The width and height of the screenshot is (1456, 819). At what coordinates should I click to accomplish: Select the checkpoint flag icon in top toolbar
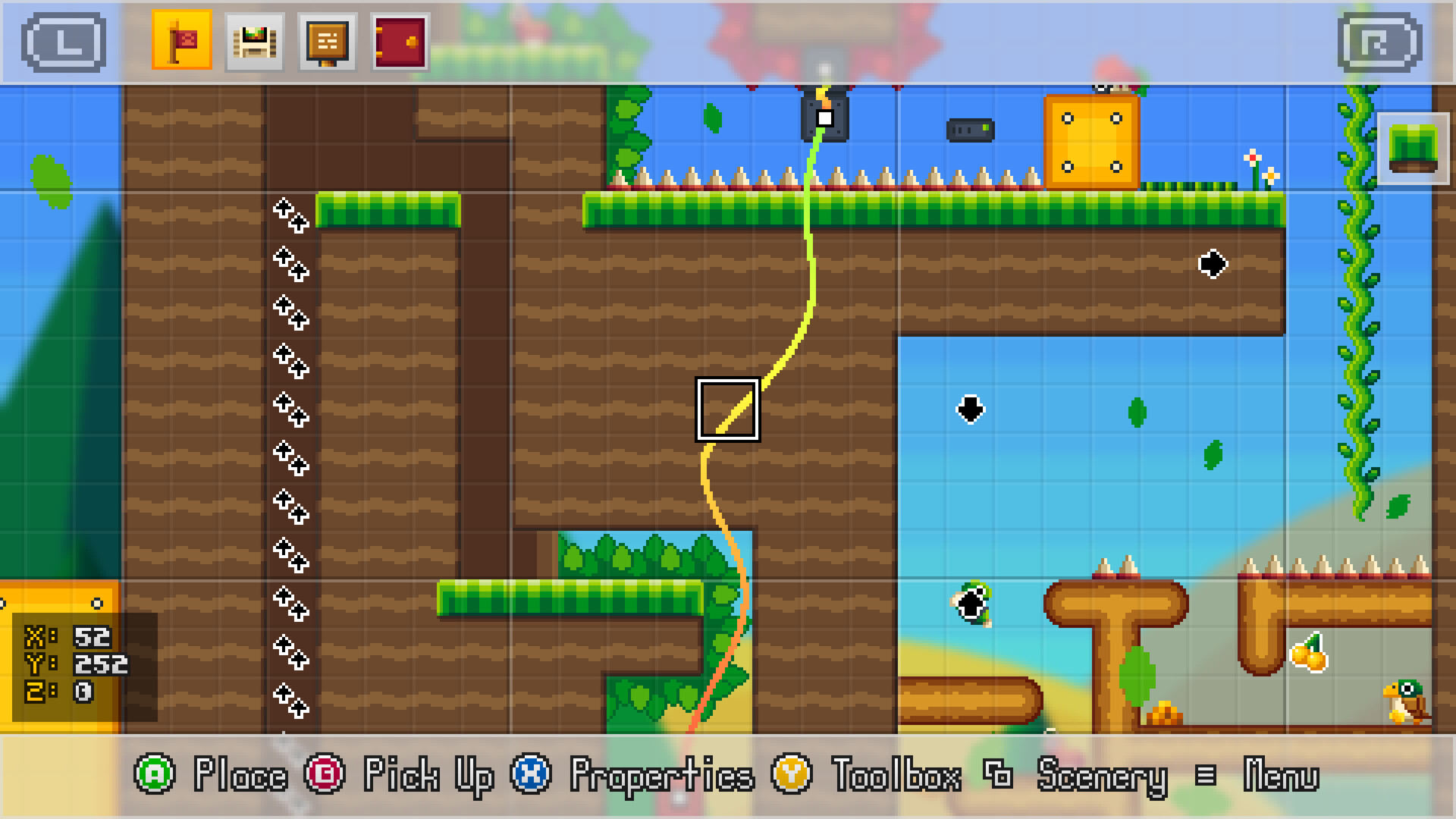click(x=182, y=39)
